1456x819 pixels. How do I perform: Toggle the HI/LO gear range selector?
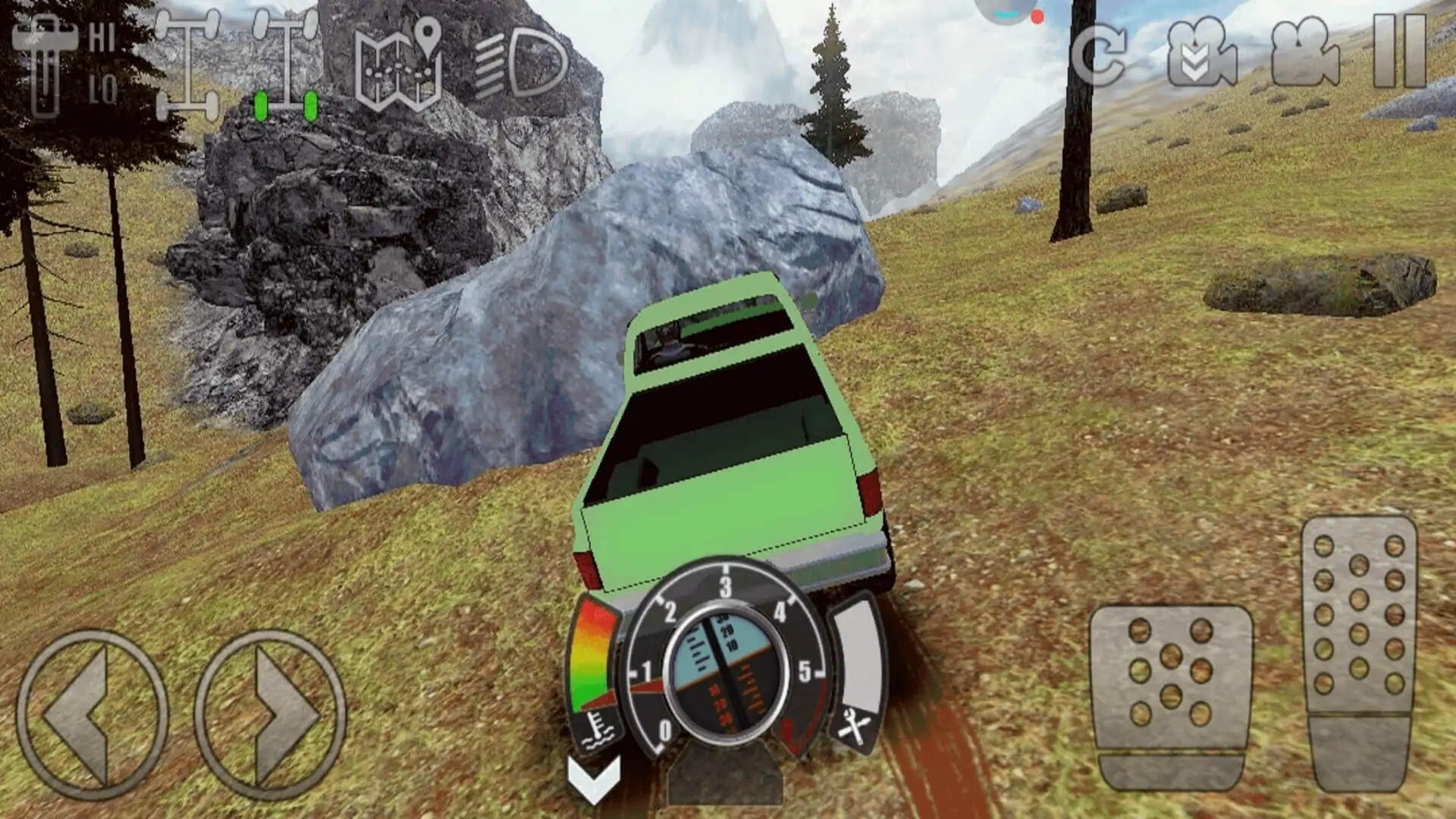click(x=67, y=65)
